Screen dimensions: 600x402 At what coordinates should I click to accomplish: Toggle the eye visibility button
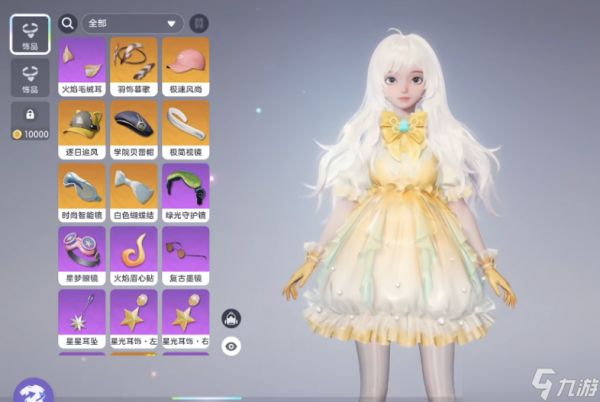[231, 346]
